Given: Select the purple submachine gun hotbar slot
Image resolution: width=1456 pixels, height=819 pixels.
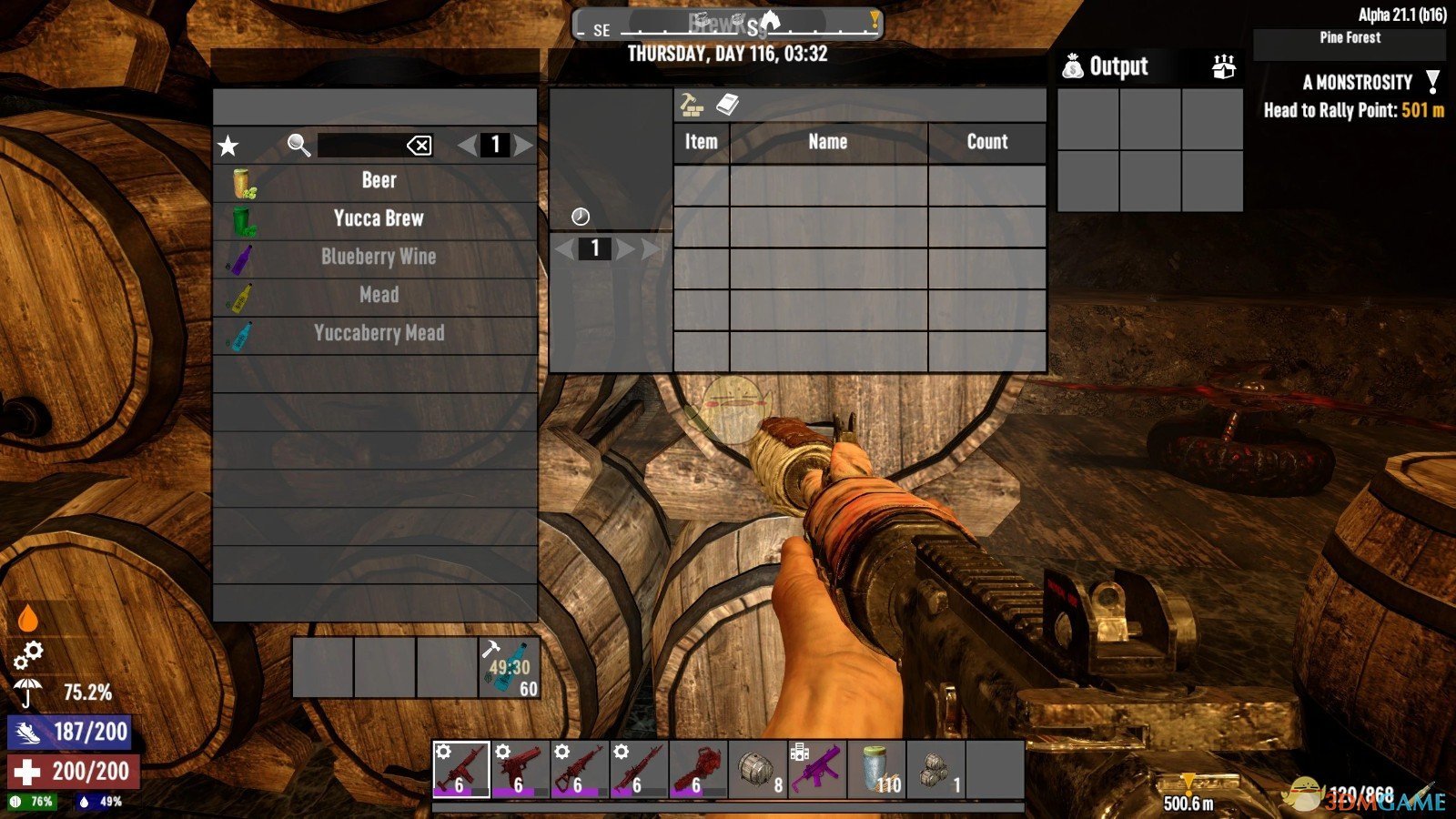Looking at the screenshot, I should (x=816, y=770).
